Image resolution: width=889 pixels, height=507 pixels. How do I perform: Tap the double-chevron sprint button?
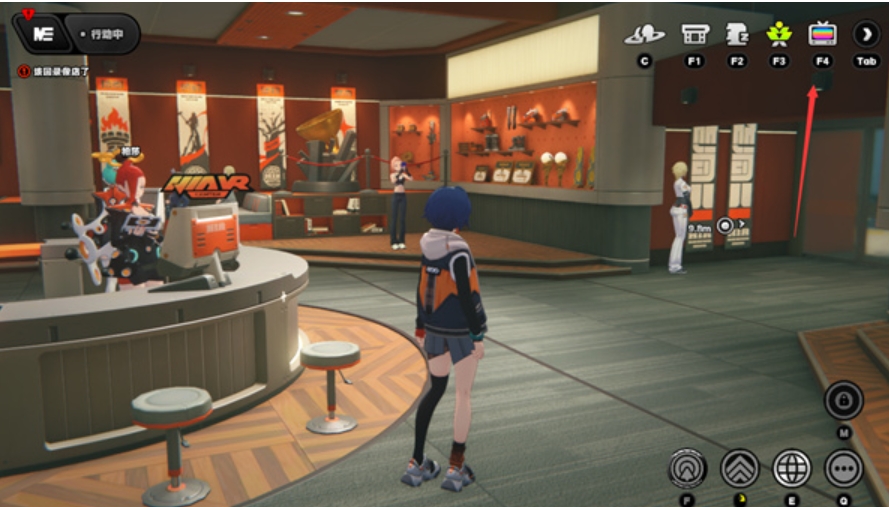coord(740,468)
